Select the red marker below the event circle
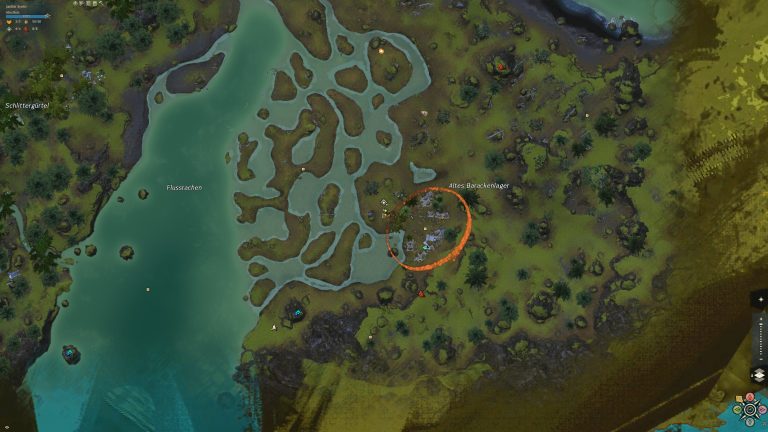This screenshot has width=768, height=432. tap(421, 293)
